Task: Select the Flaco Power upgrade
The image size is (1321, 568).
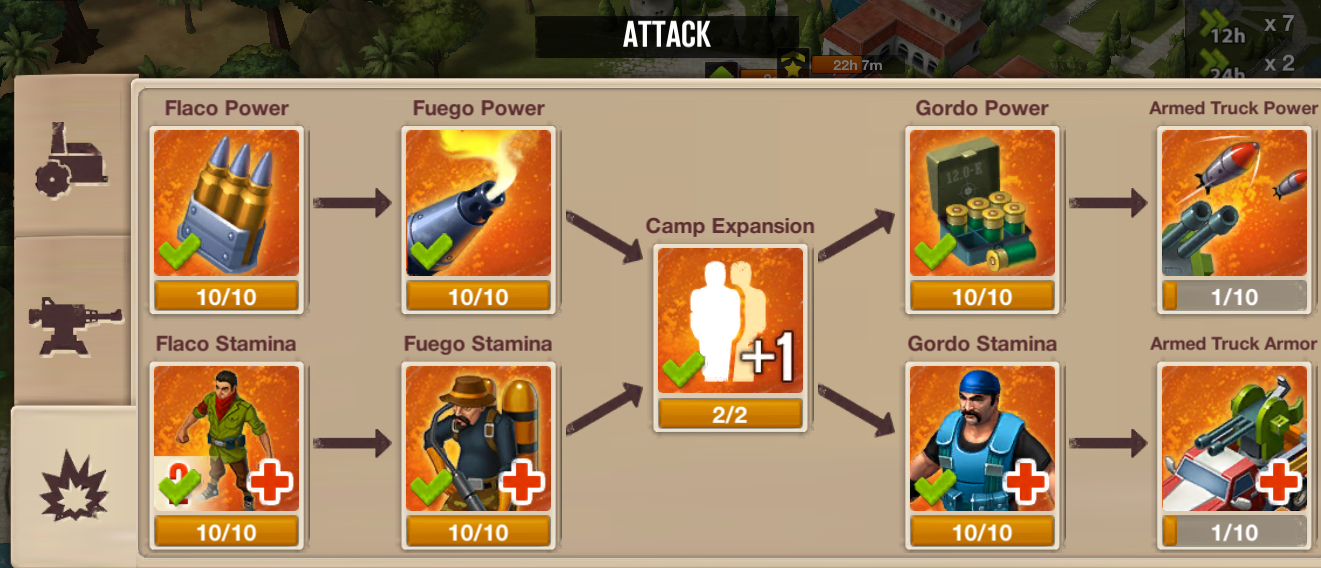Action: [226, 203]
